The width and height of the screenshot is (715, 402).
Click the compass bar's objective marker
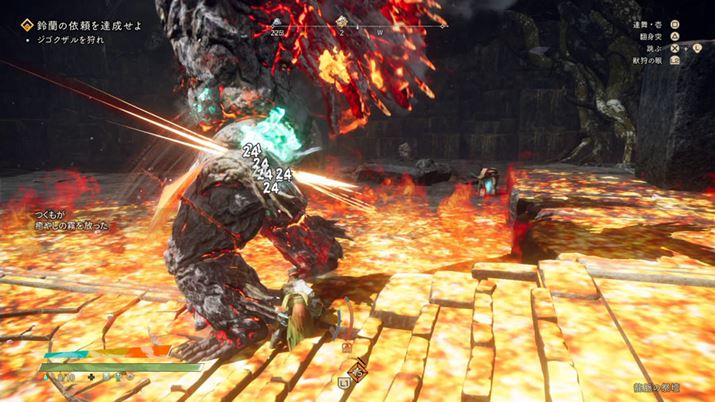point(341,20)
